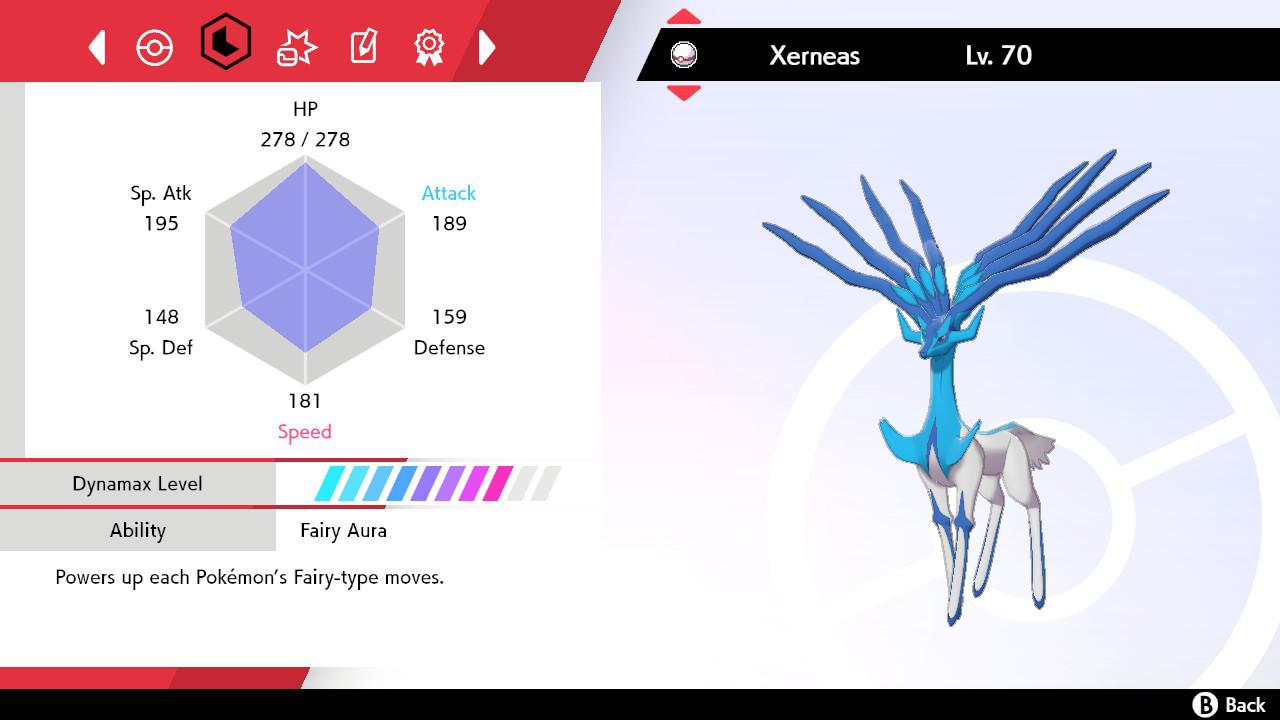Click the down arrow to view next Pokémon
This screenshot has width=1280, height=720.
coord(683,88)
